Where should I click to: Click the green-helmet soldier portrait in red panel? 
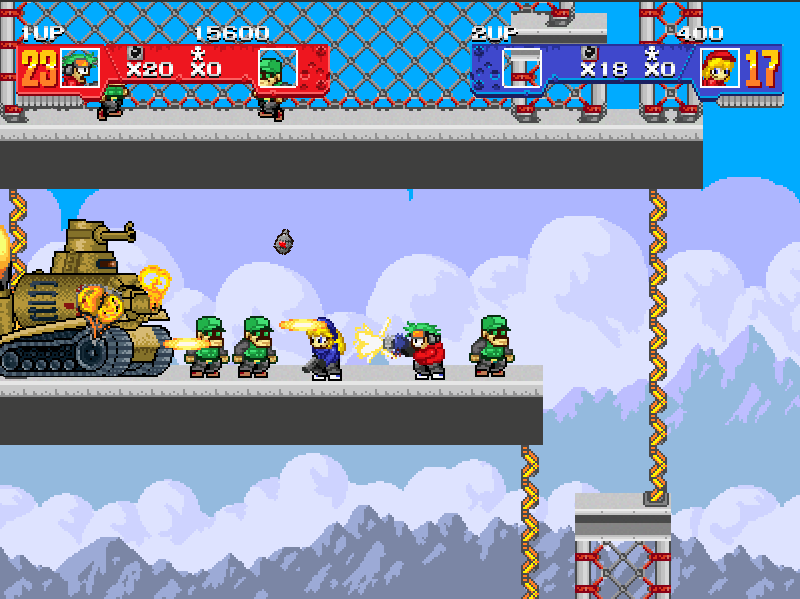(277, 67)
